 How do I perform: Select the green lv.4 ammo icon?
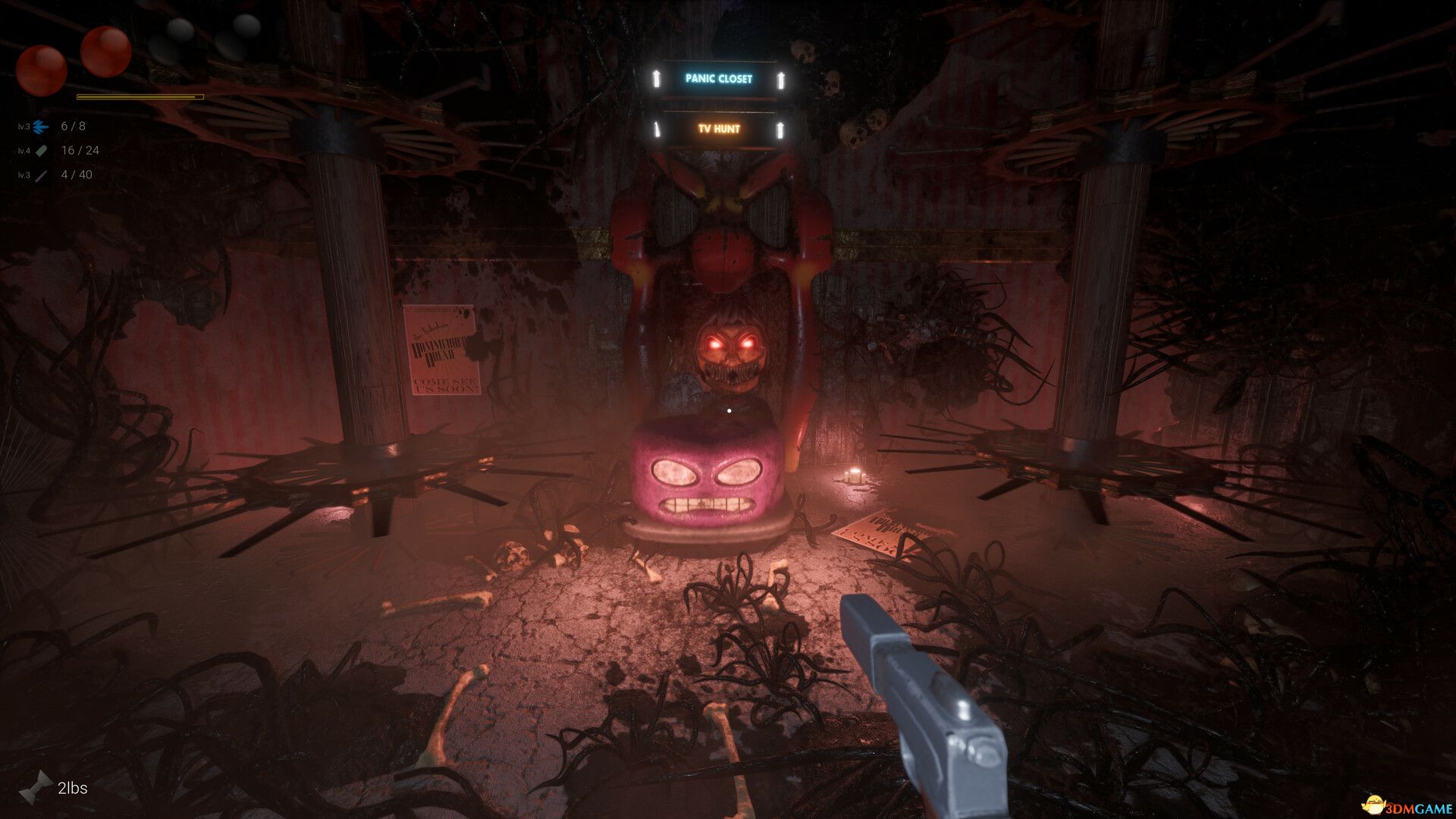[42, 151]
